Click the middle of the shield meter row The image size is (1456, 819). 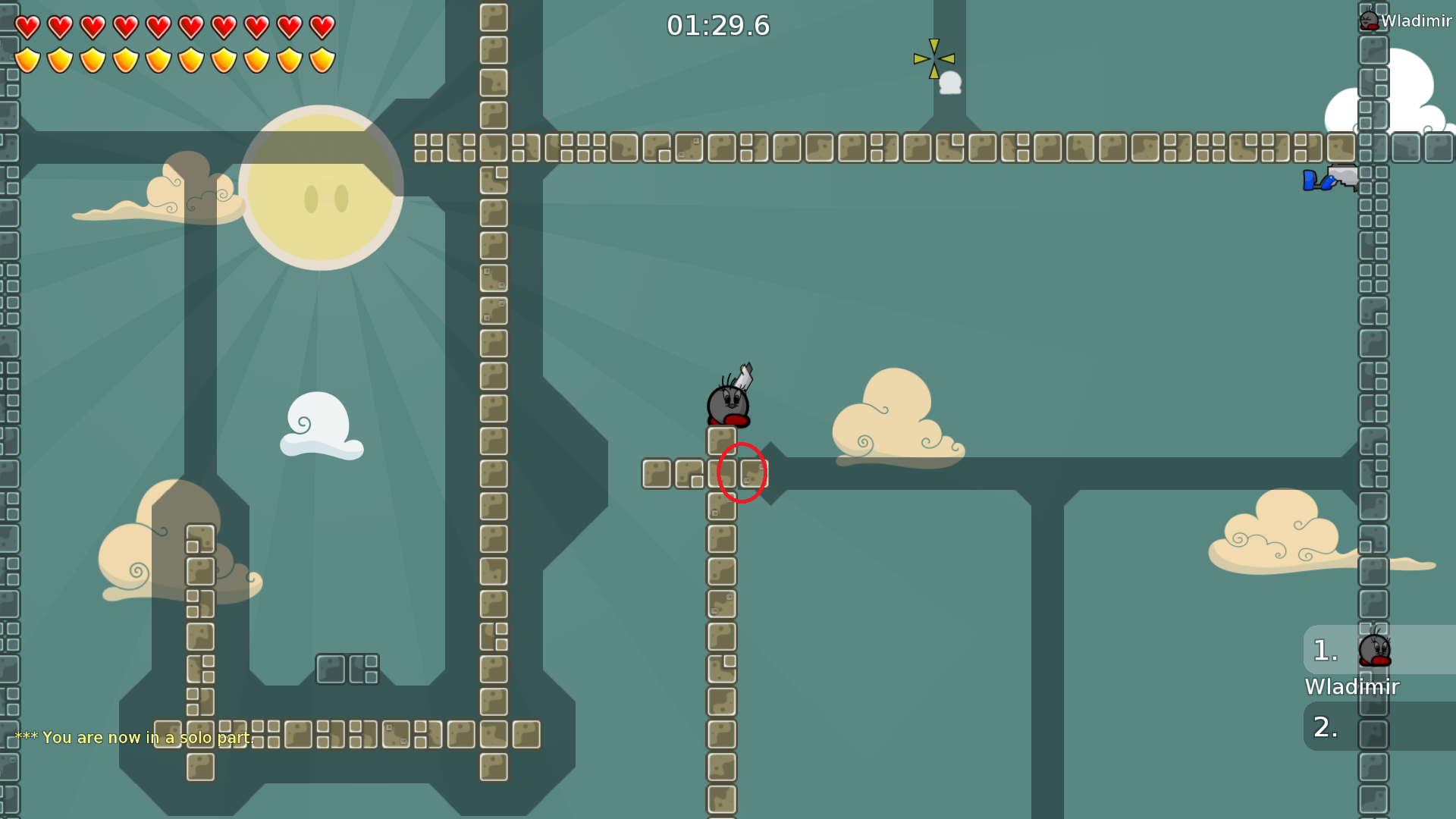174,59
